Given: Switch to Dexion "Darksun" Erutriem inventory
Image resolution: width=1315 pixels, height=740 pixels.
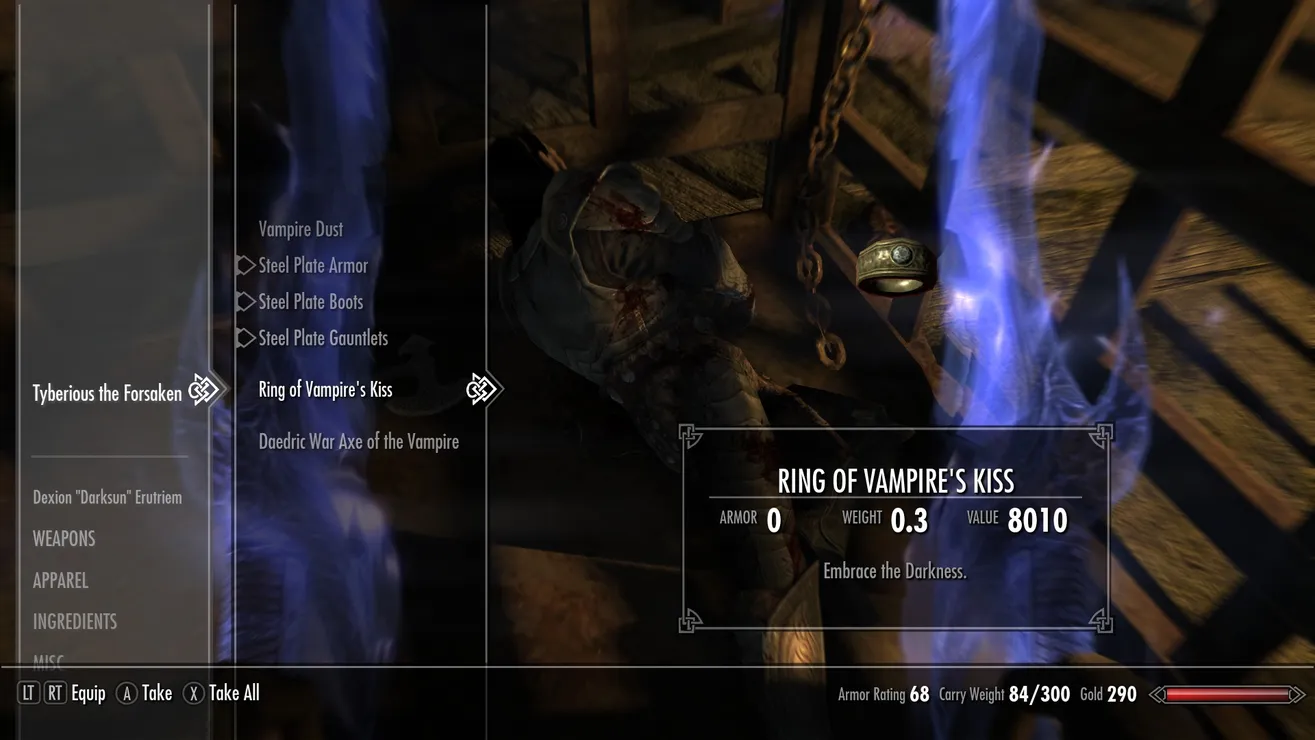Looking at the screenshot, I should click(107, 497).
